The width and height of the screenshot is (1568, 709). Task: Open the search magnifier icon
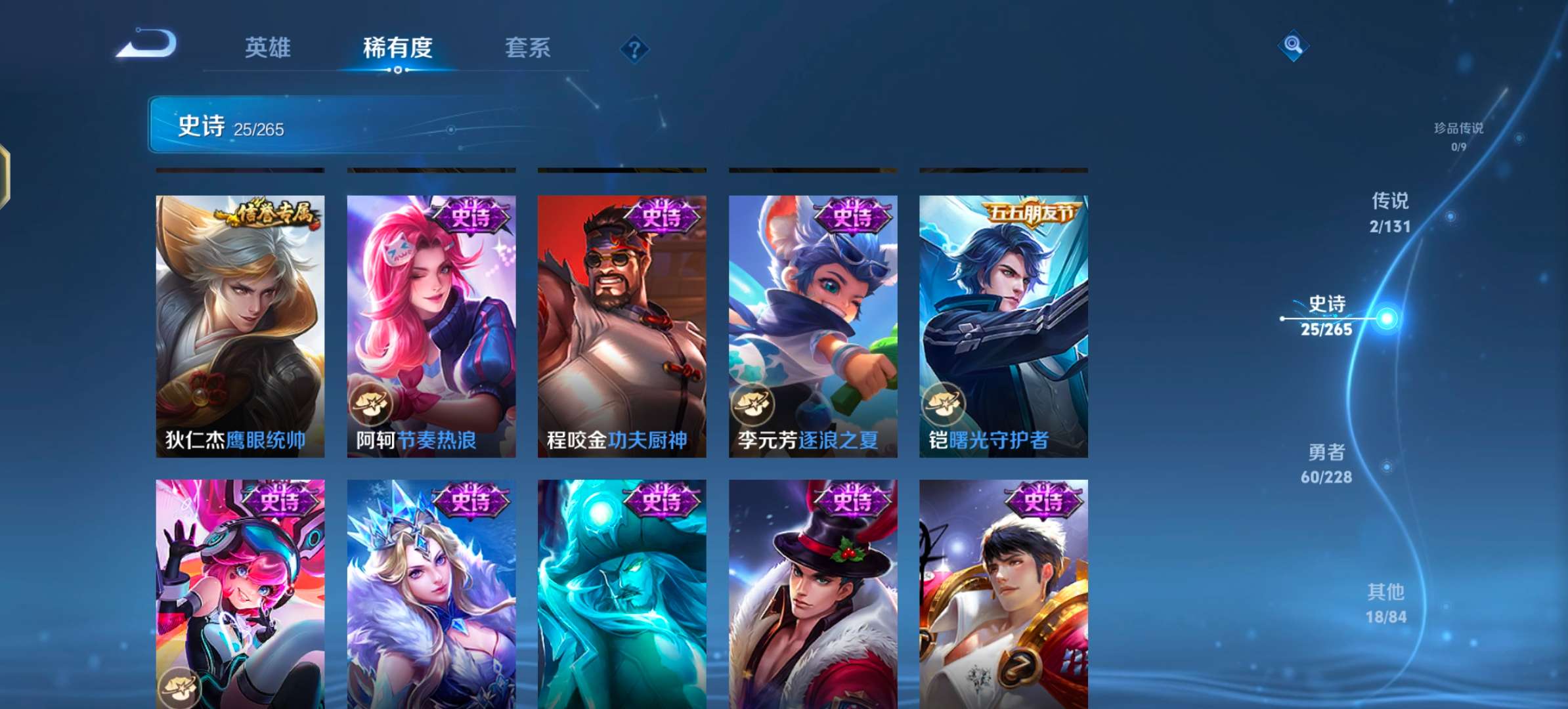point(1293,46)
